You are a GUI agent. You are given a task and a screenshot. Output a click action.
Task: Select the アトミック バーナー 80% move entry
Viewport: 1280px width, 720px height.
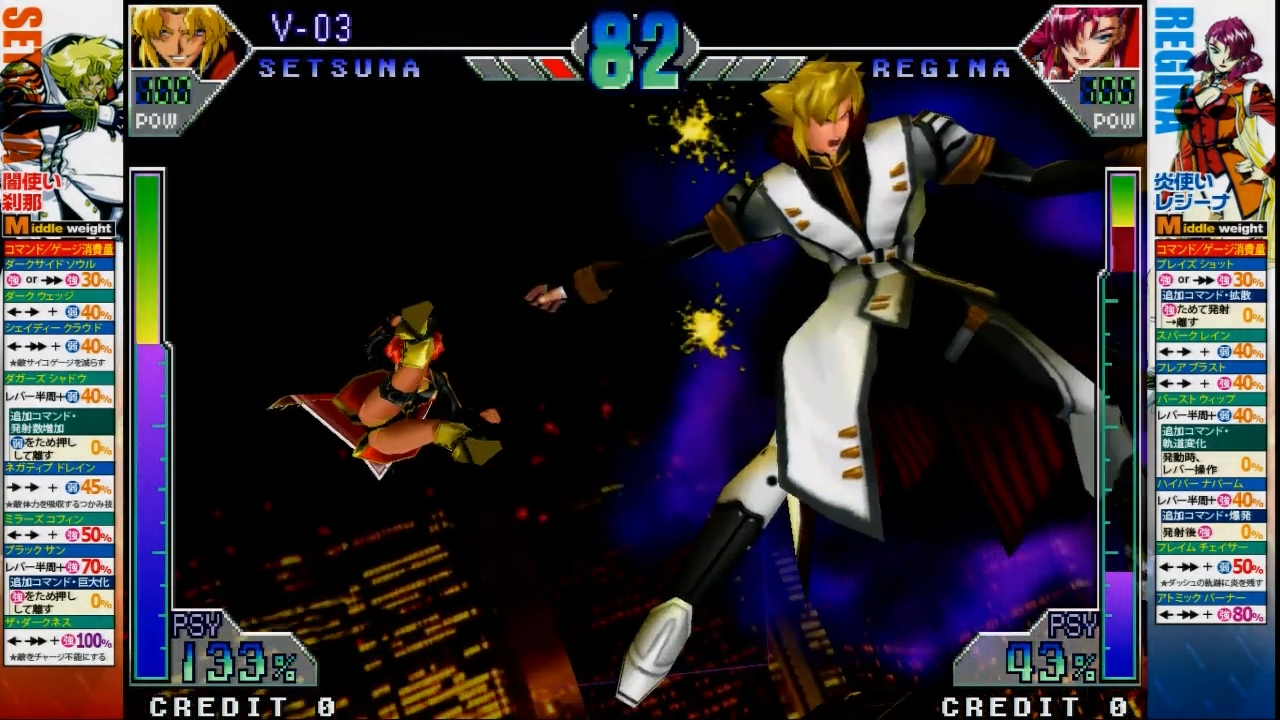tap(1210, 607)
